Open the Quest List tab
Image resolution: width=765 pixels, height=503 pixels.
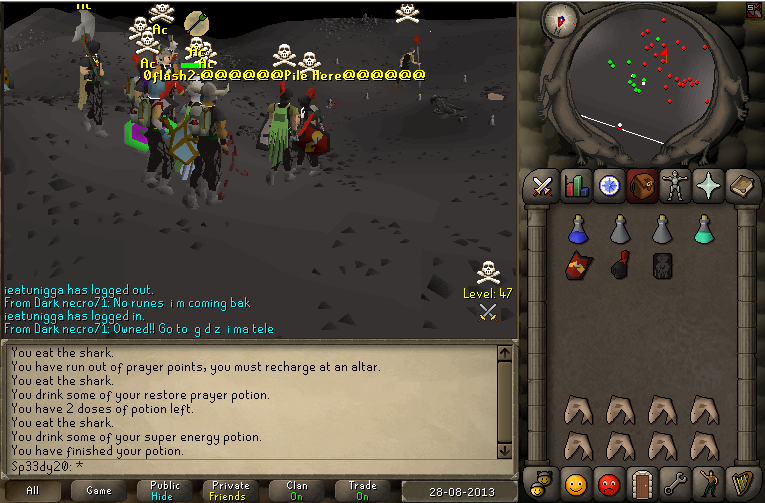click(x=609, y=186)
